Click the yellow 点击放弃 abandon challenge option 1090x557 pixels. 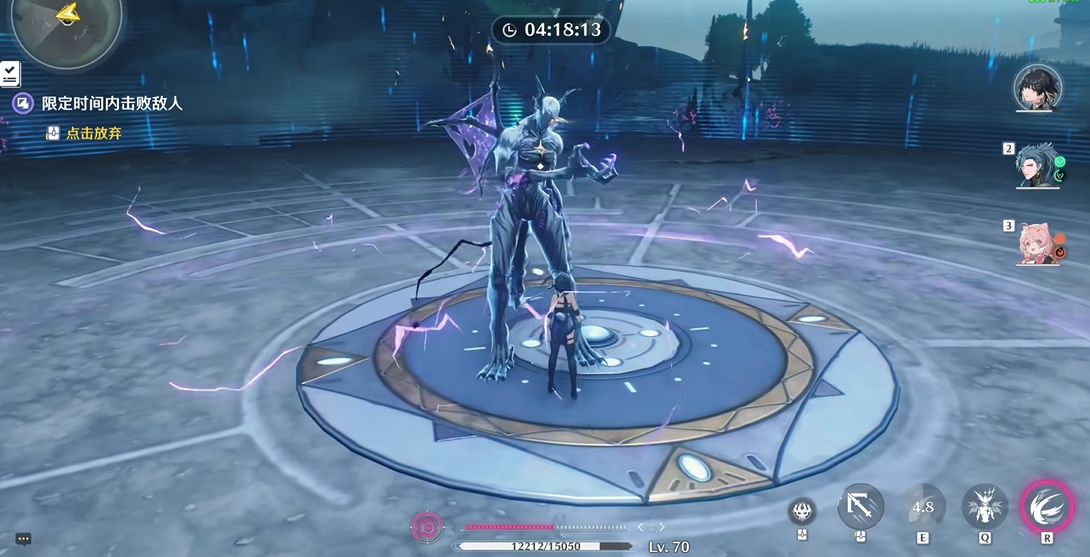point(93,133)
